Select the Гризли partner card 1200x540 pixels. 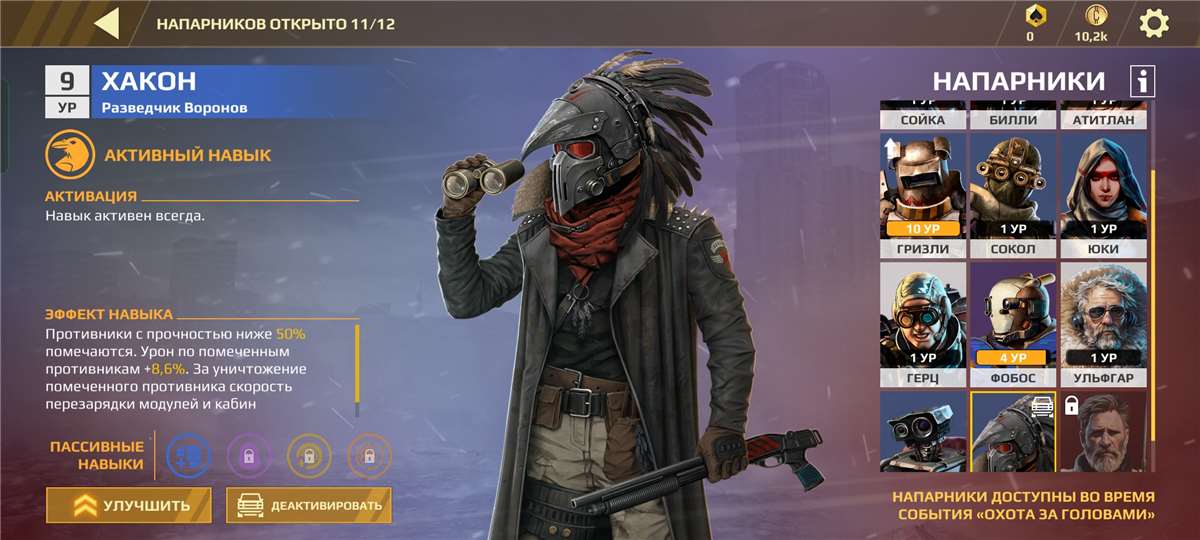pyautogui.click(x=923, y=196)
